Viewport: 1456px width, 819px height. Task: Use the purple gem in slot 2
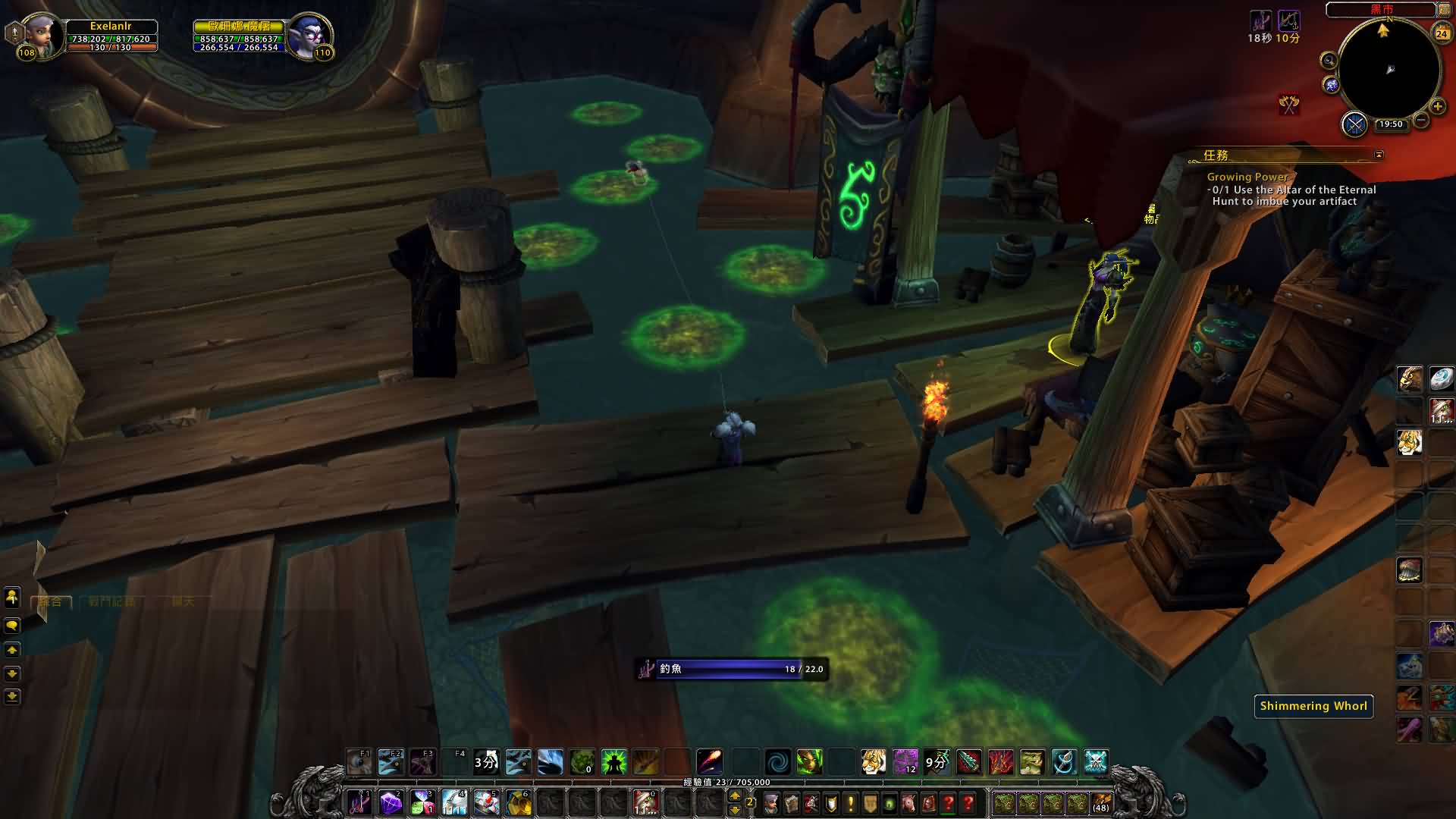click(x=391, y=802)
